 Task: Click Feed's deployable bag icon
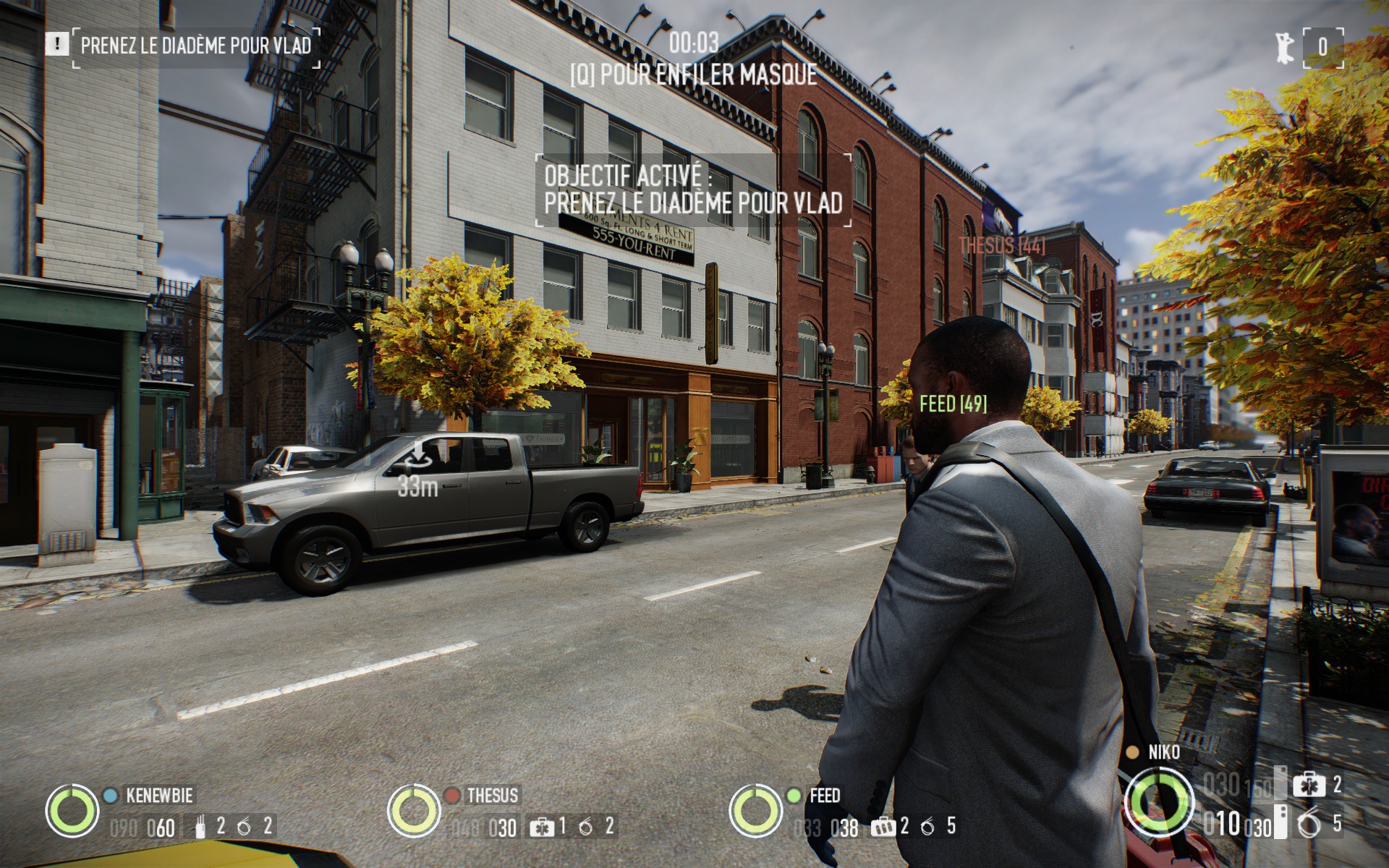pyautogui.click(x=880, y=826)
